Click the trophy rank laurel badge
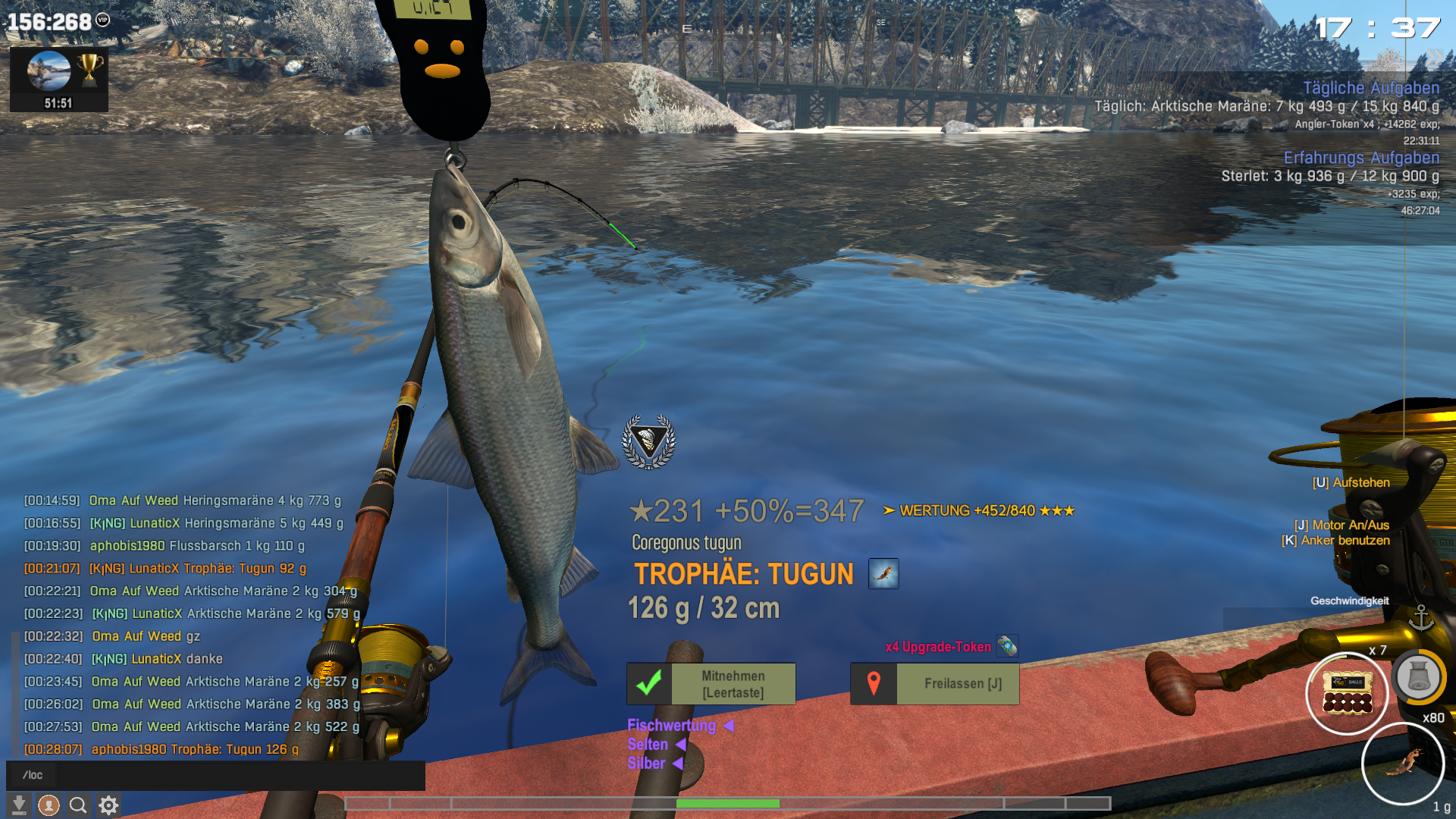1456x819 pixels. coord(648,441)
